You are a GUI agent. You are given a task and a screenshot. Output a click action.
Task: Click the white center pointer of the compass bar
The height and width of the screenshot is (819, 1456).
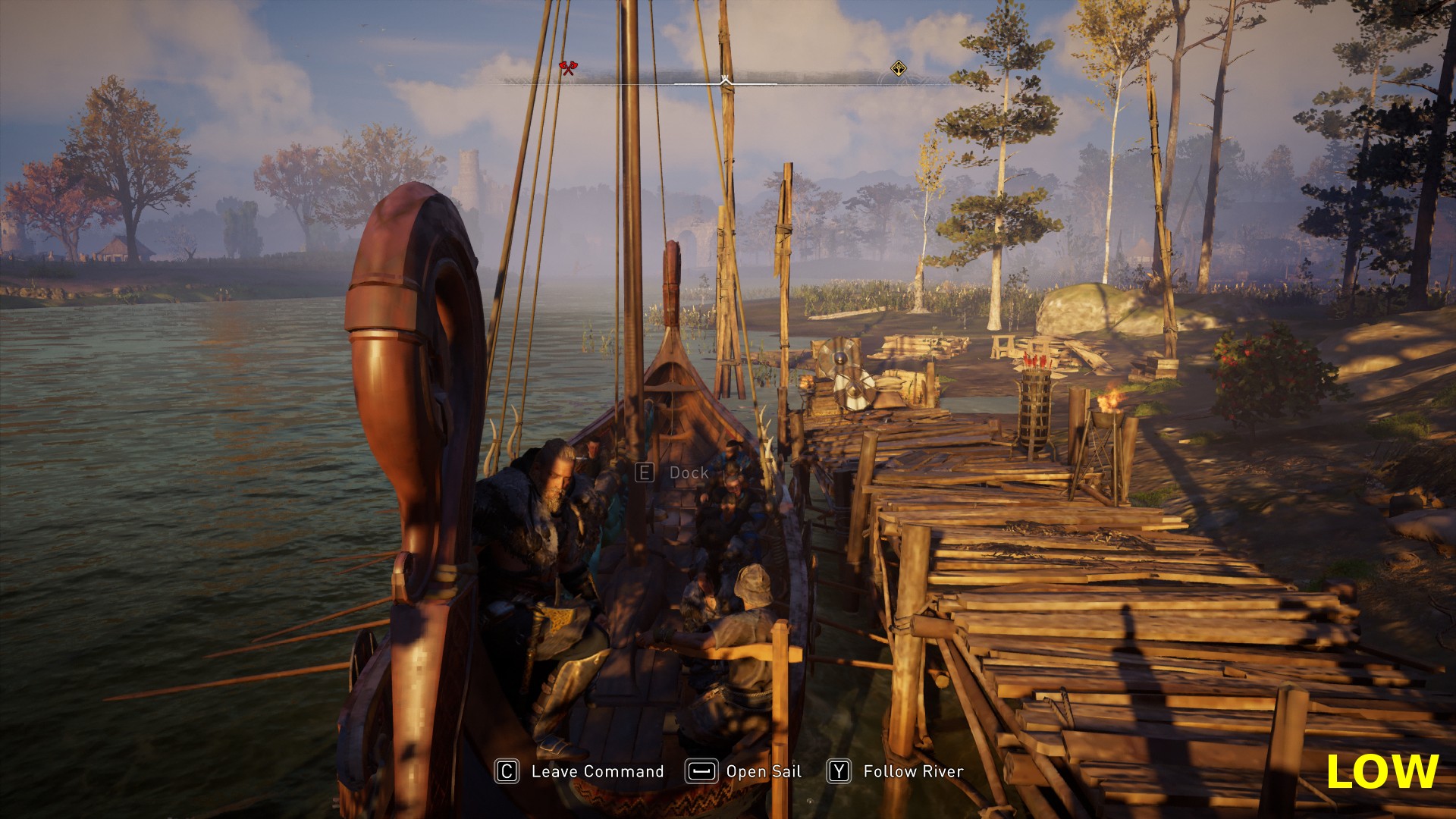click(725, 79)
